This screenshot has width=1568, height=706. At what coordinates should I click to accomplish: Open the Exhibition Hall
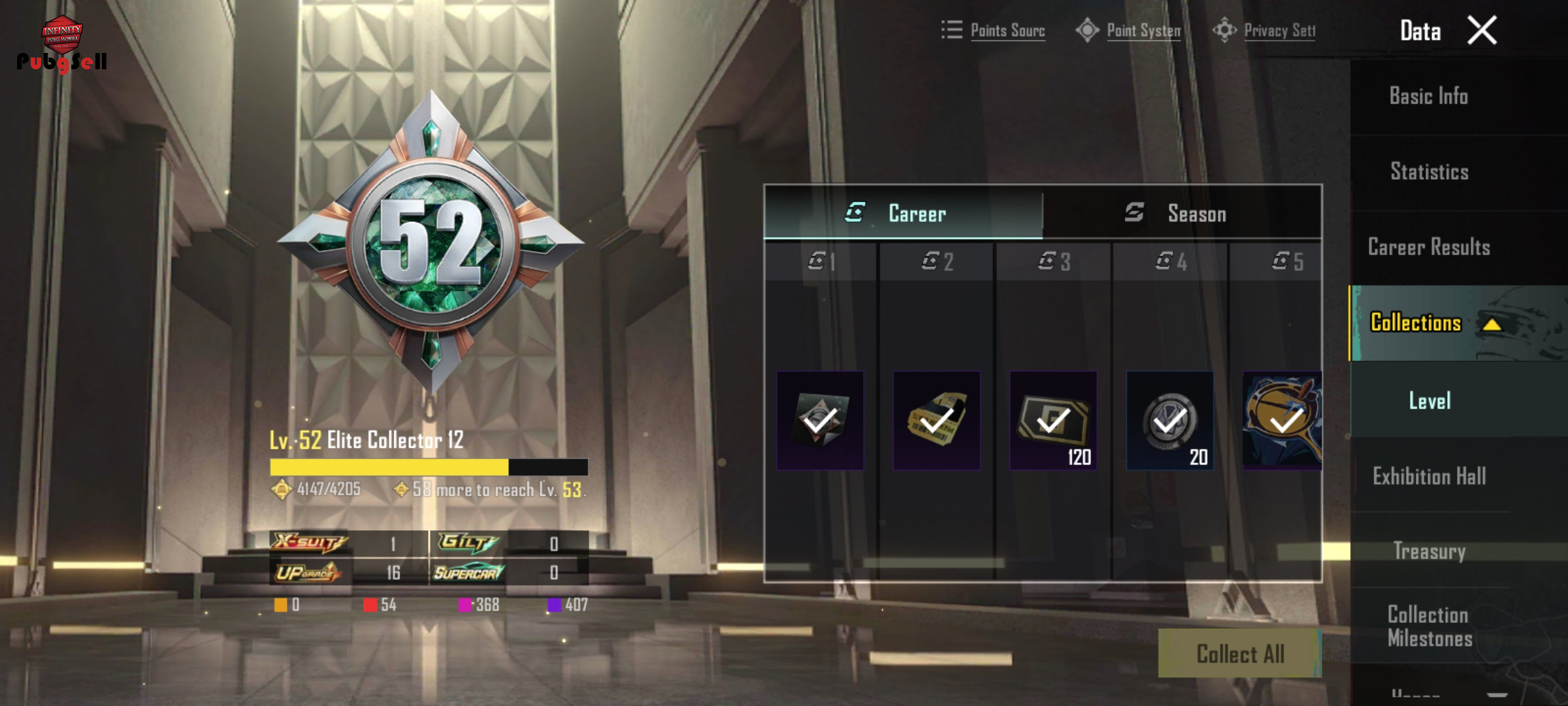[x=1429, y=476]
